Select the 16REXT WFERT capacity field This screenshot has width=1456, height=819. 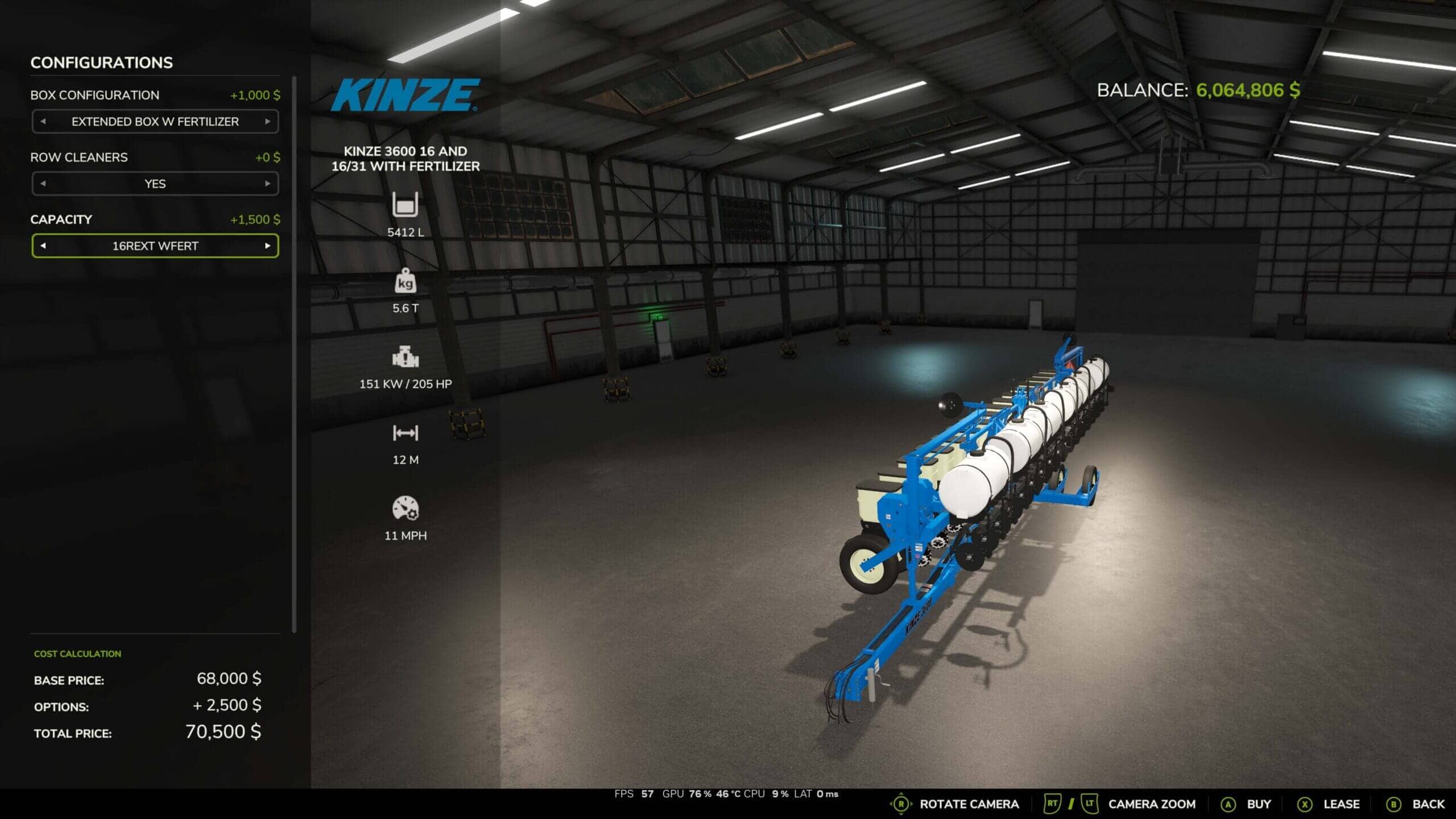[155, 246]
